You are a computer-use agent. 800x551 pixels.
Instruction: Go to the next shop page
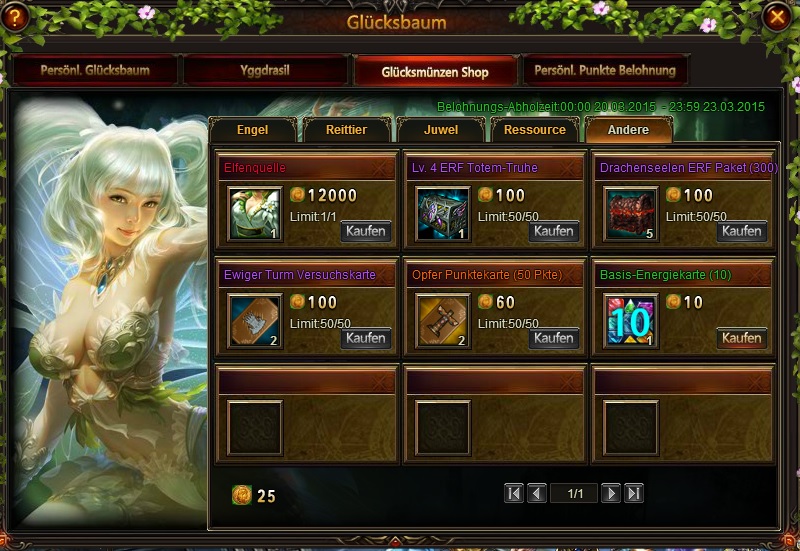pos(612,493)
